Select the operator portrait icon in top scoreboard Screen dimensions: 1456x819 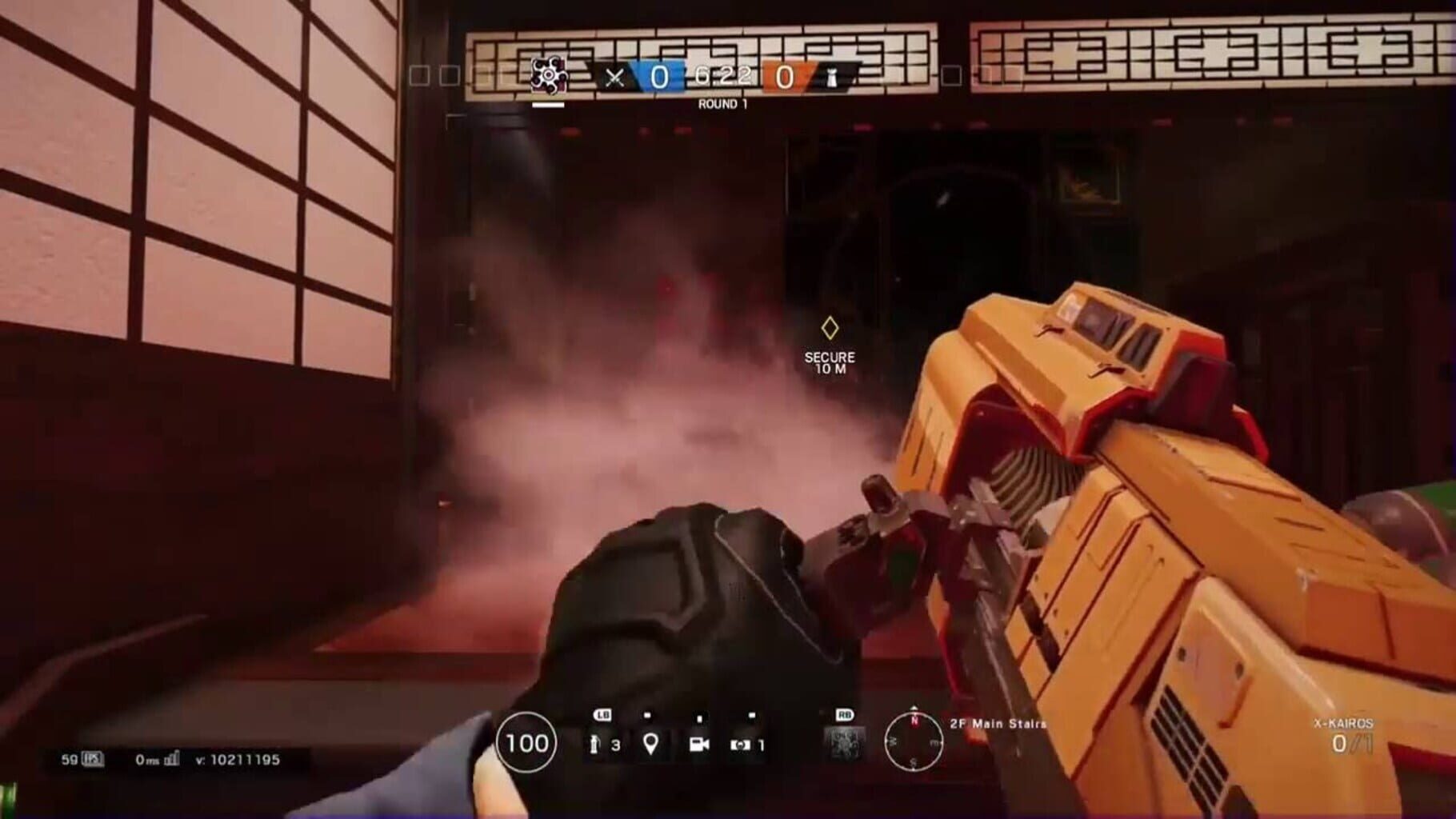[x=549, y=74]
